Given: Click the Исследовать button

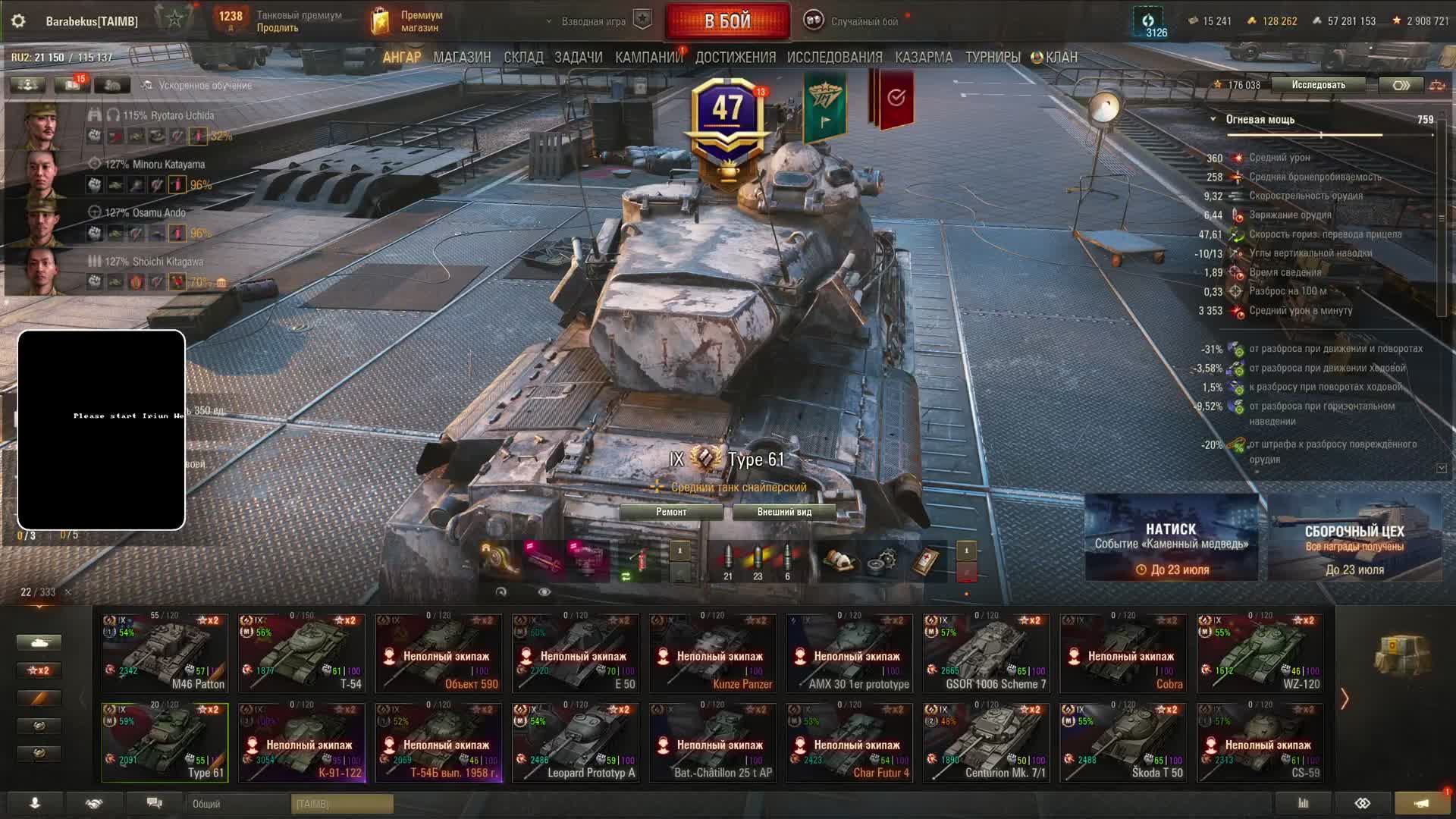Looking at the screenshot, I should tap(1318, 85).
